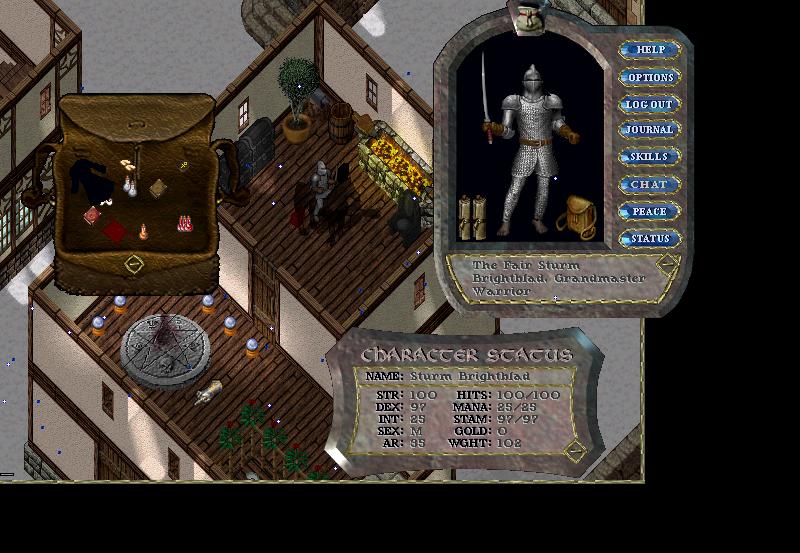The width and height of the screenshot is (800, 553).
Task: Choose the orange potion in the backpack
Action: (x=143, y=231)
